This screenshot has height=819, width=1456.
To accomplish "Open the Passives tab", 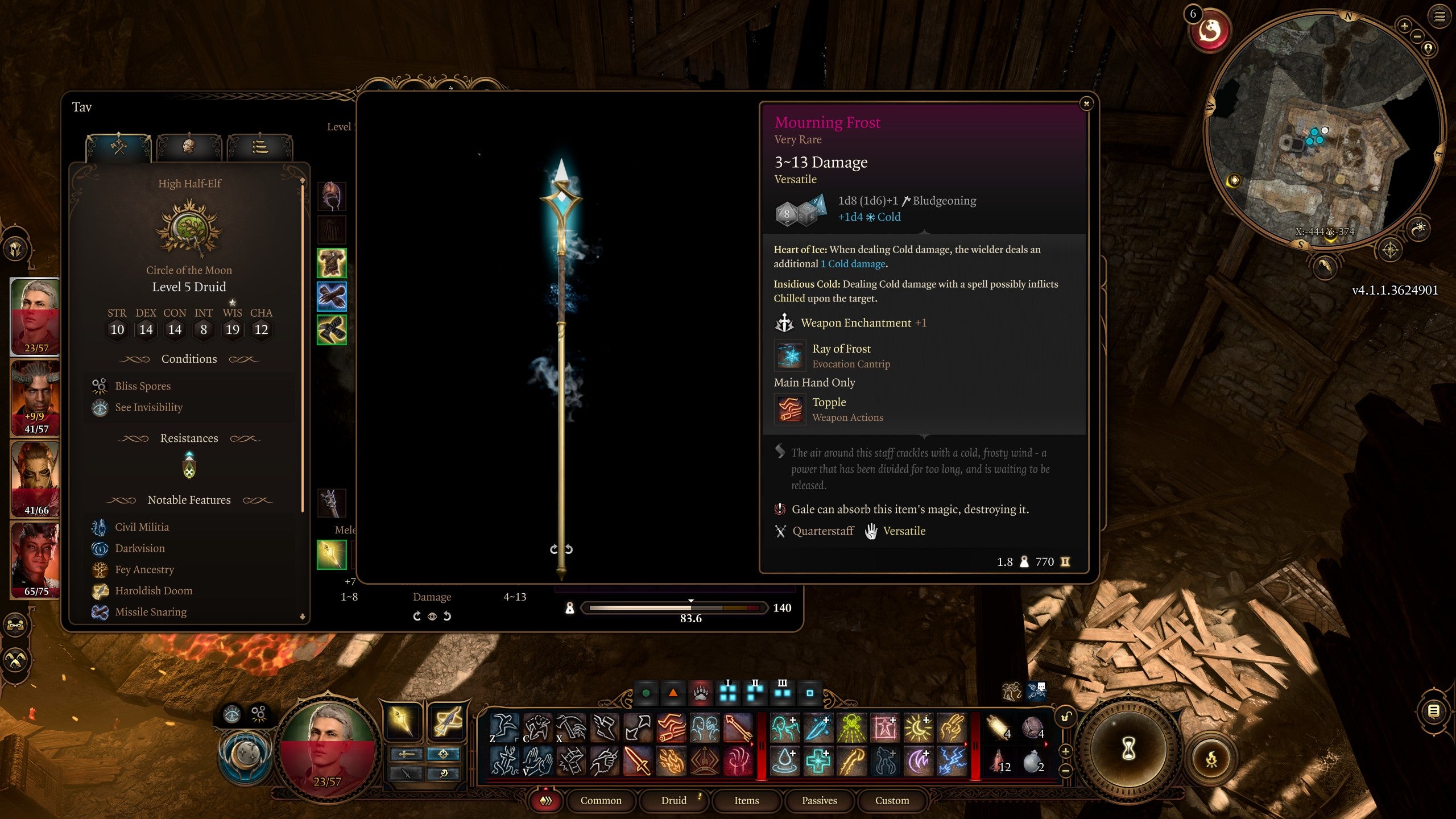I will click(819, 801).
